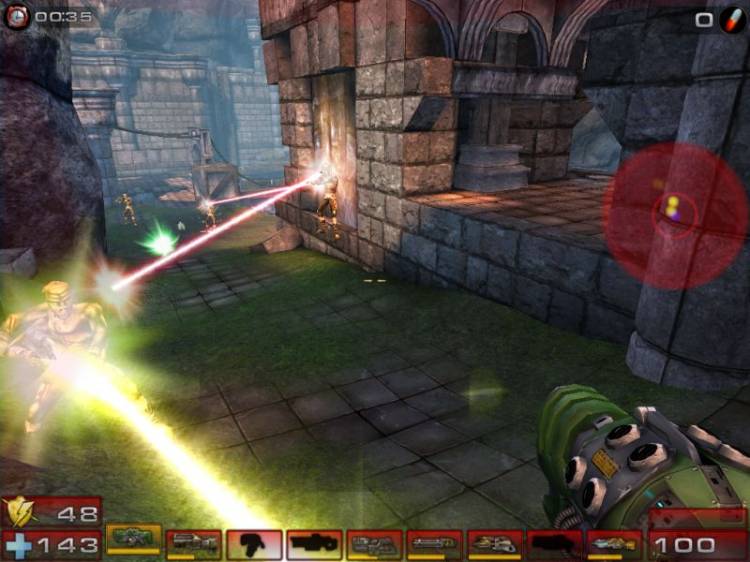Select the flak cannon weapon slot
The image size is (750, 562).
[495, 544]
